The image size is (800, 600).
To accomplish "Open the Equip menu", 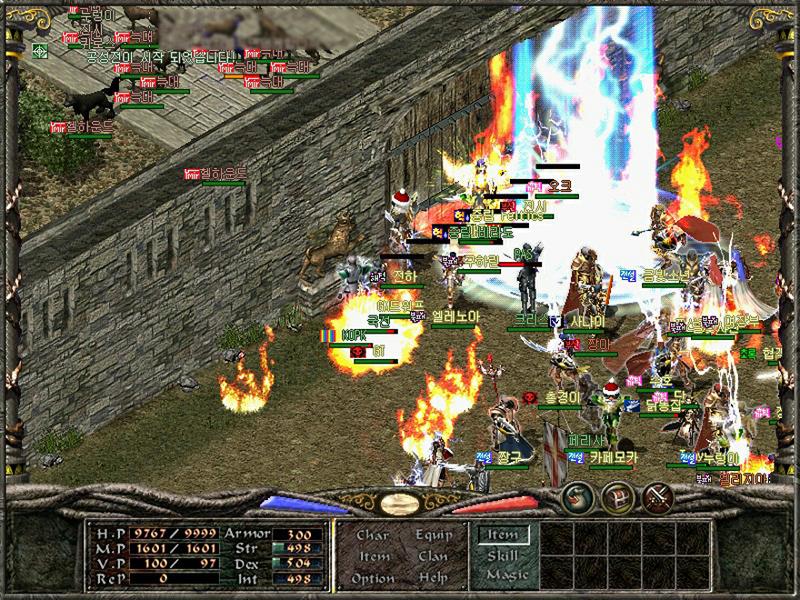I will pos(433,535).
